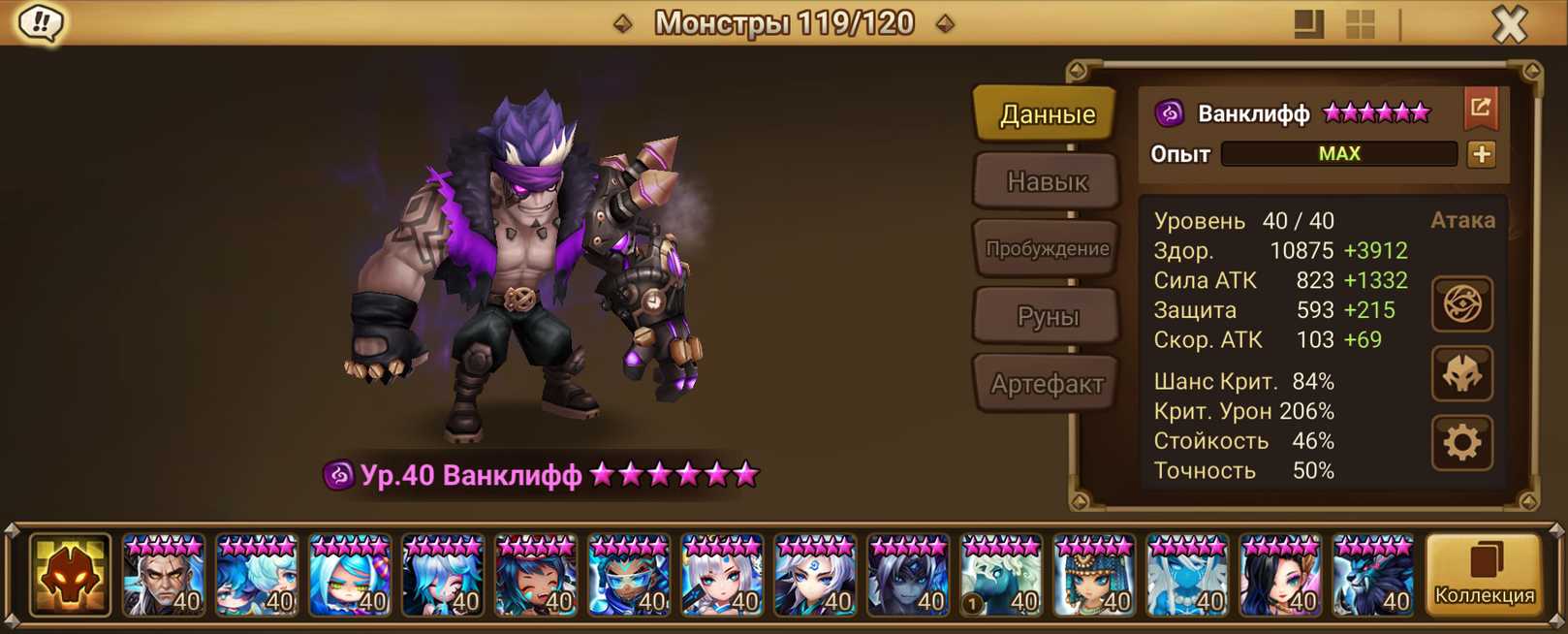
Task: Open the Данные tab
Action: coord(1047,114)
